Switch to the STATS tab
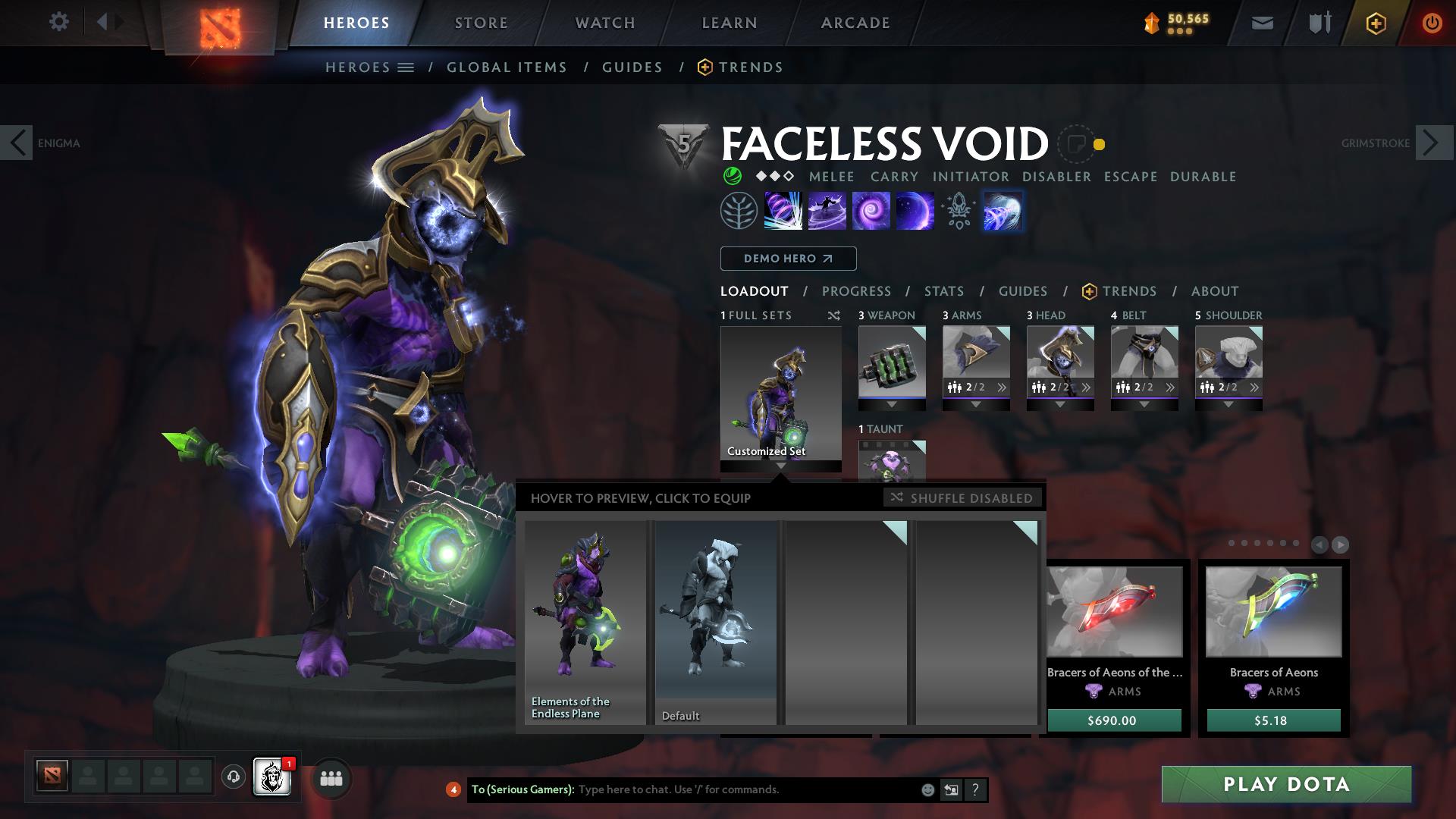Screen dimensions: 1456x819 click(x=943, y=290)
